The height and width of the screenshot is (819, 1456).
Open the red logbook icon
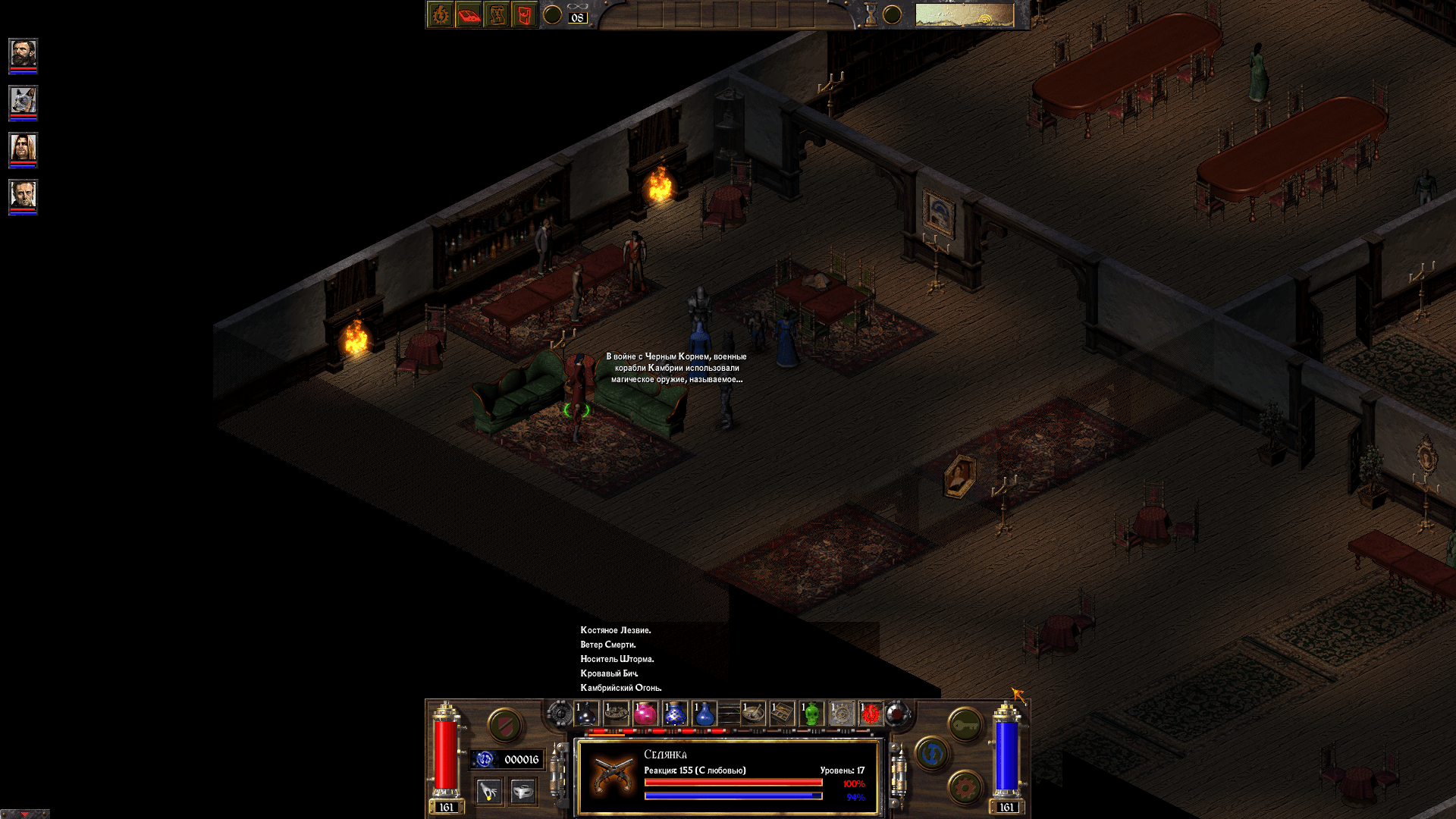pyautogui.click(x=468, y=14)
